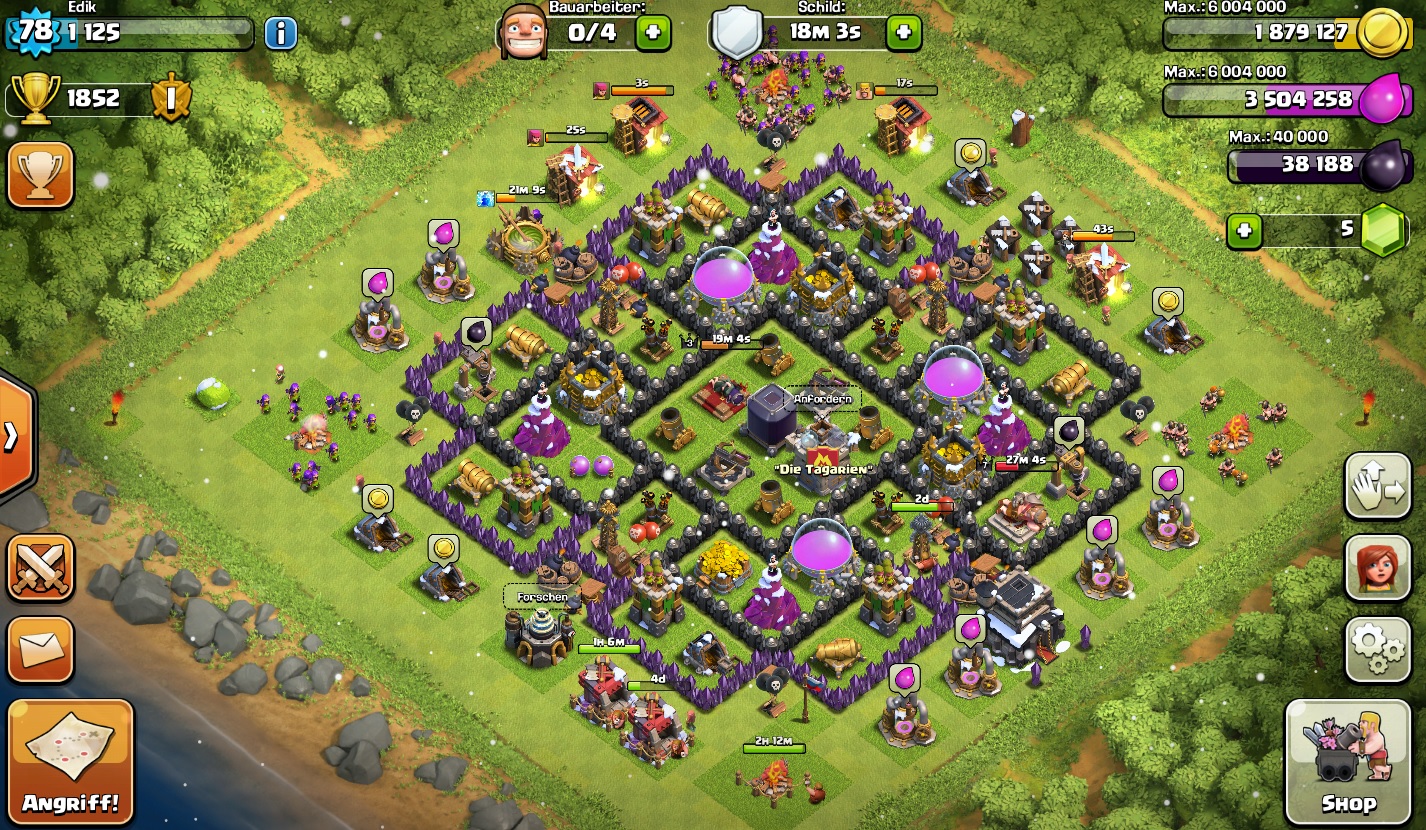
Task: Tap the league badge beside trophy count
Action: pyautogui.click(x=171, y=98)
